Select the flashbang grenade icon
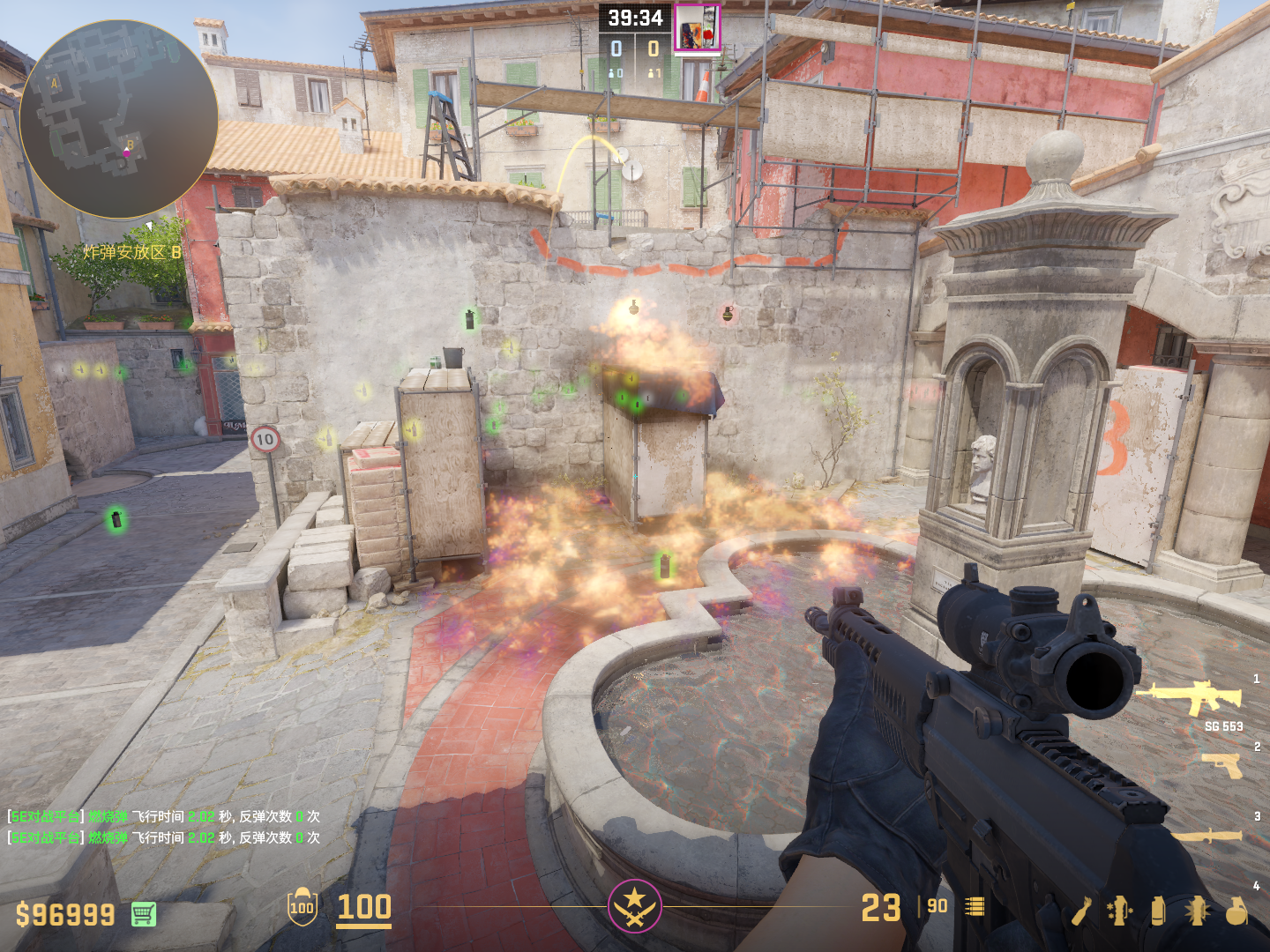 (1197, 911)
